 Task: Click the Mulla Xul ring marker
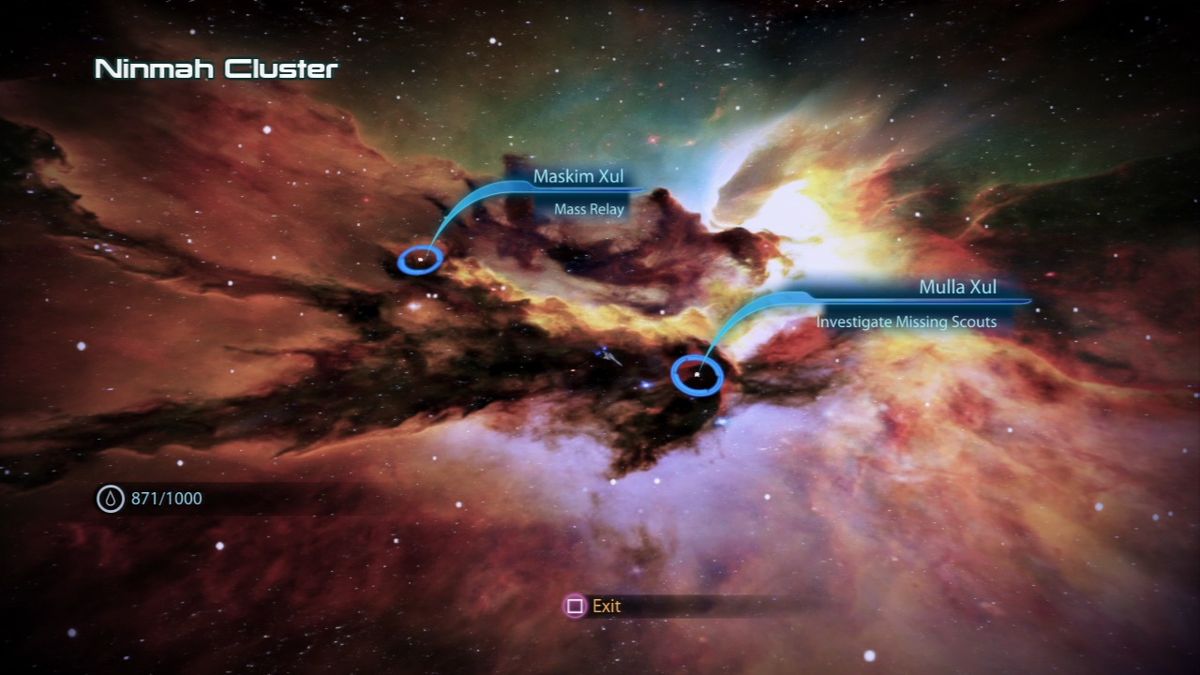coord(697,375)
